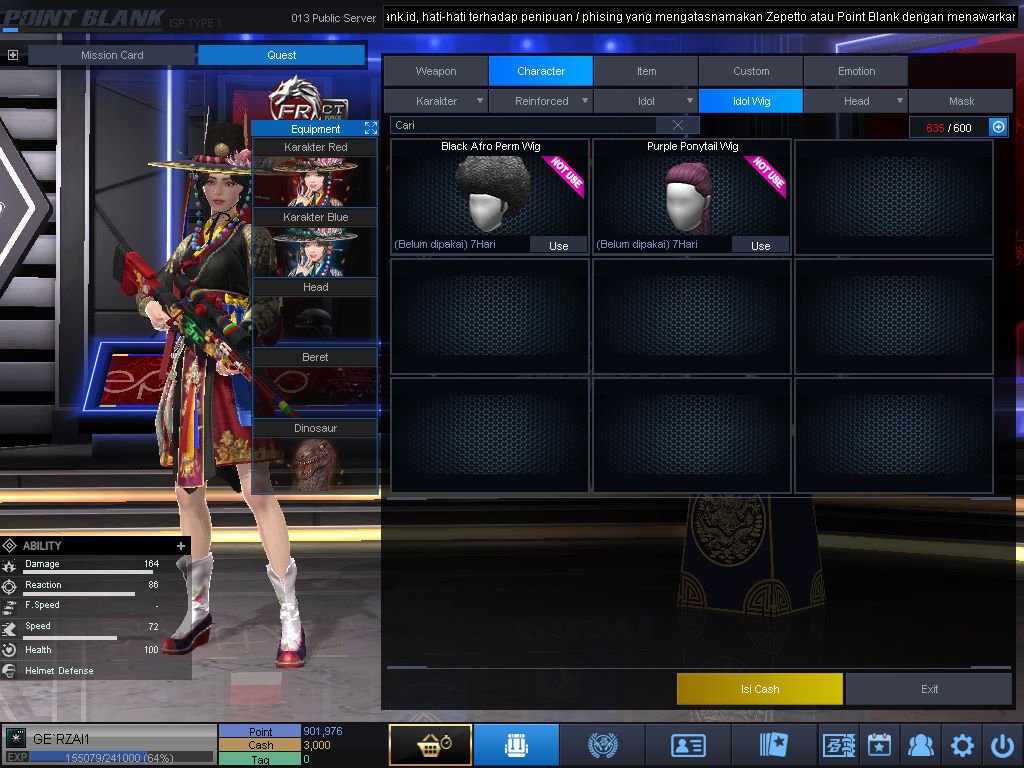Screen dimensions: 1024x768
Task: Go to the Emotion tab
Action: click(x=856, y=71)
